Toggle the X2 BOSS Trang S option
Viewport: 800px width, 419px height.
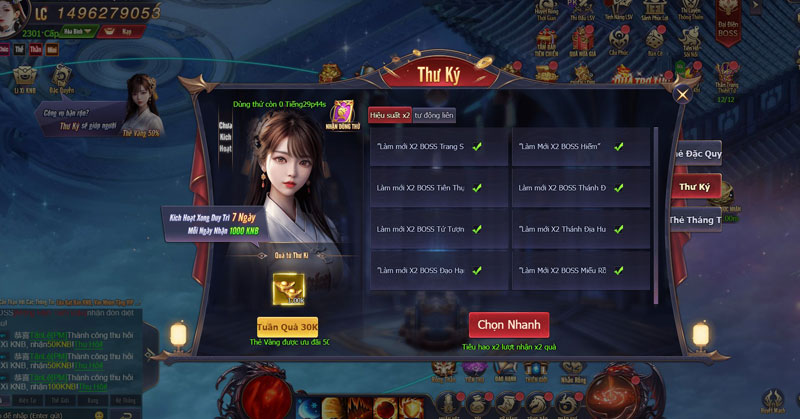(x=477, y=147)
